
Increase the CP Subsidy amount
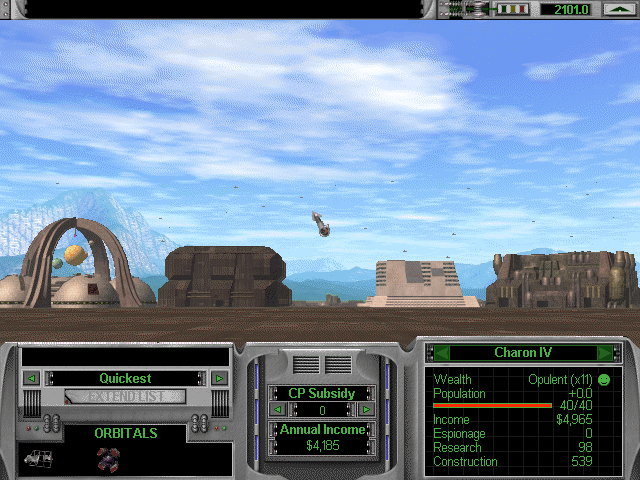pos(366,409)
